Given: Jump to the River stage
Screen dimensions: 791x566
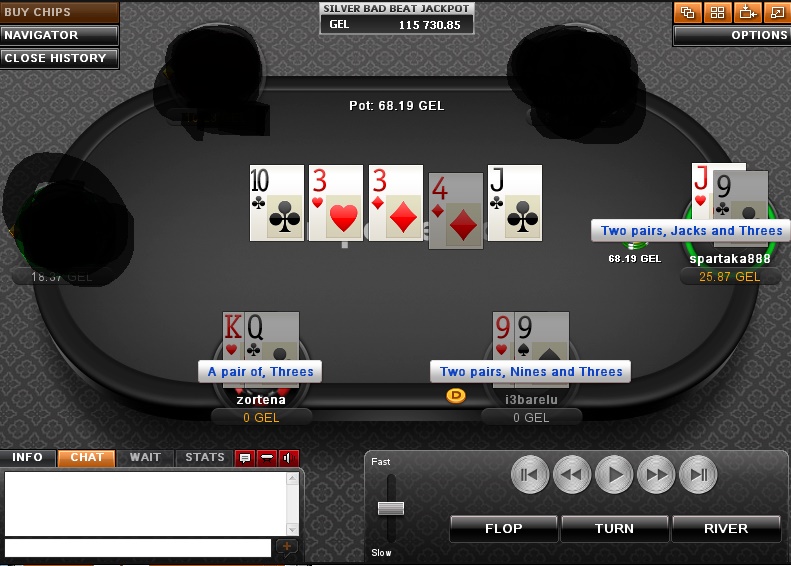Looking at the screenshot, I should pos(726,528).
